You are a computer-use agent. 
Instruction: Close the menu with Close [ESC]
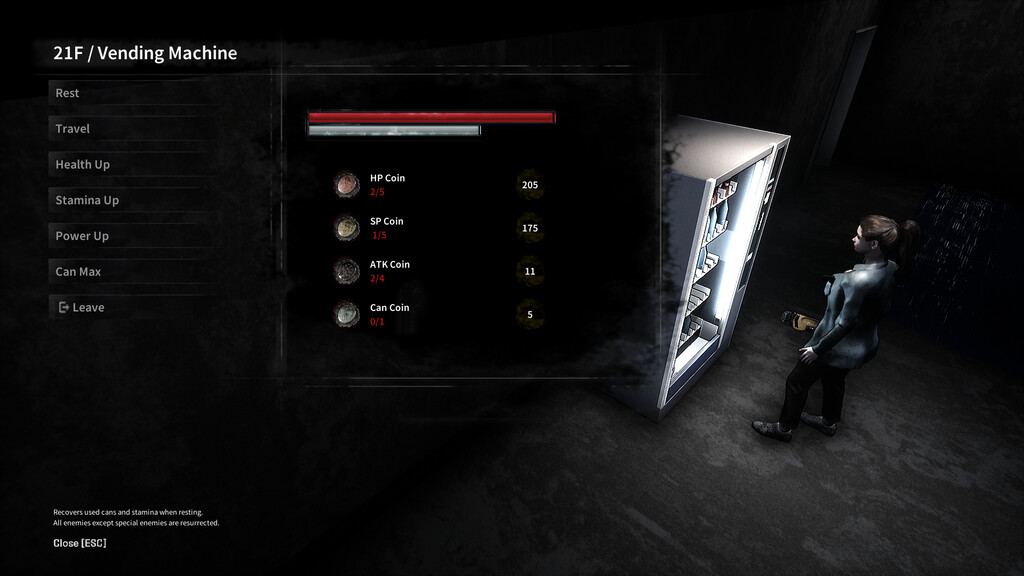80,543
